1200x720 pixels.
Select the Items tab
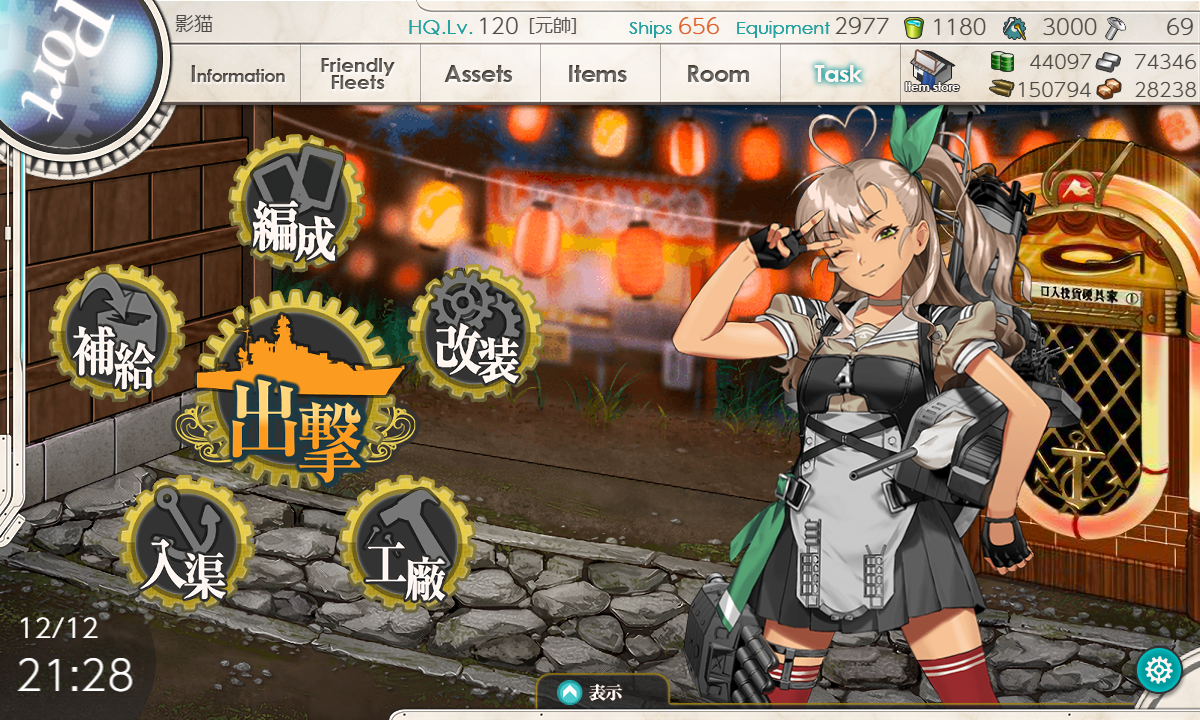pos(597,74)
